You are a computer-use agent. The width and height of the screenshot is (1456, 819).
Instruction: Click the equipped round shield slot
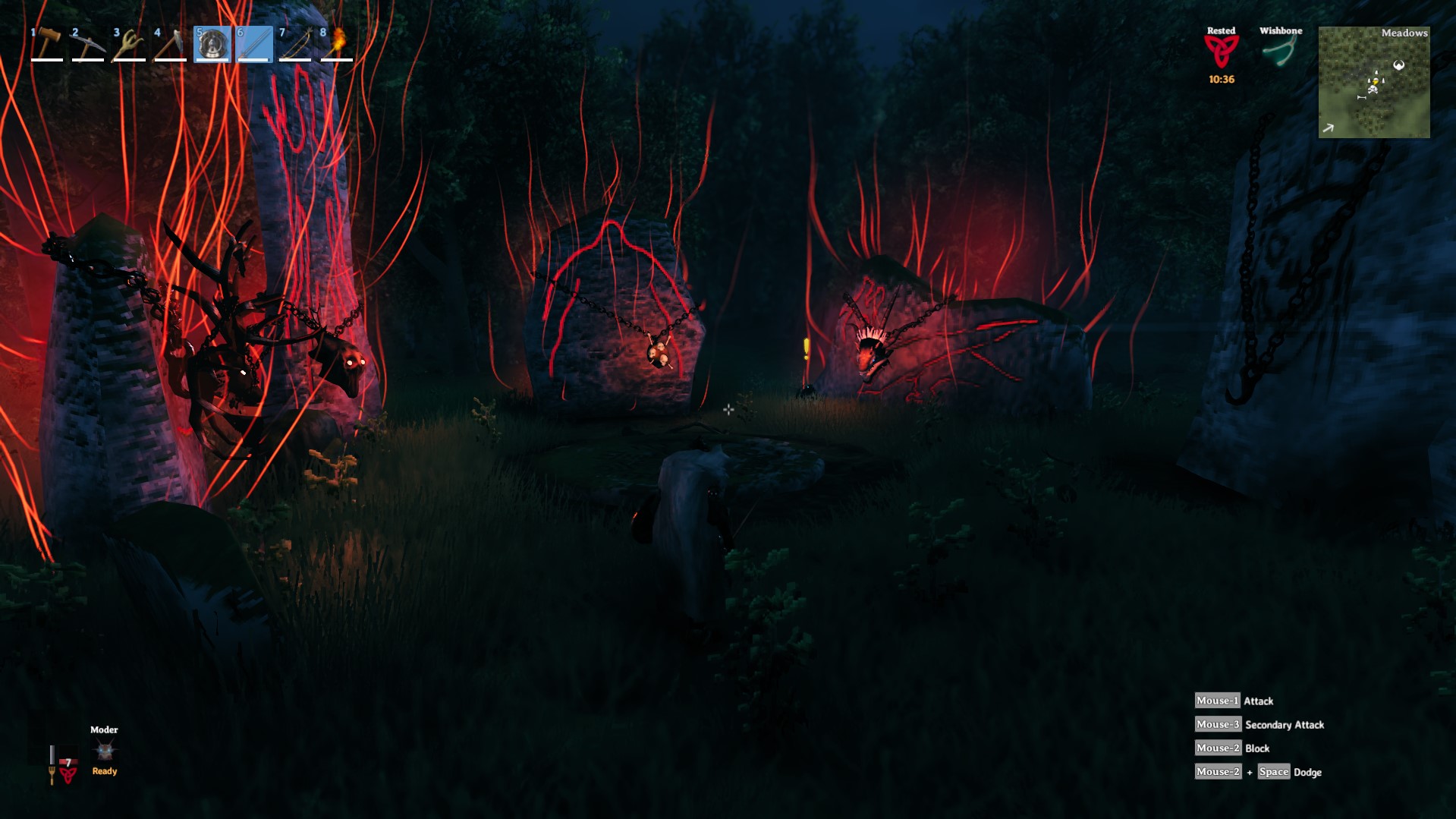coord(212,44)
